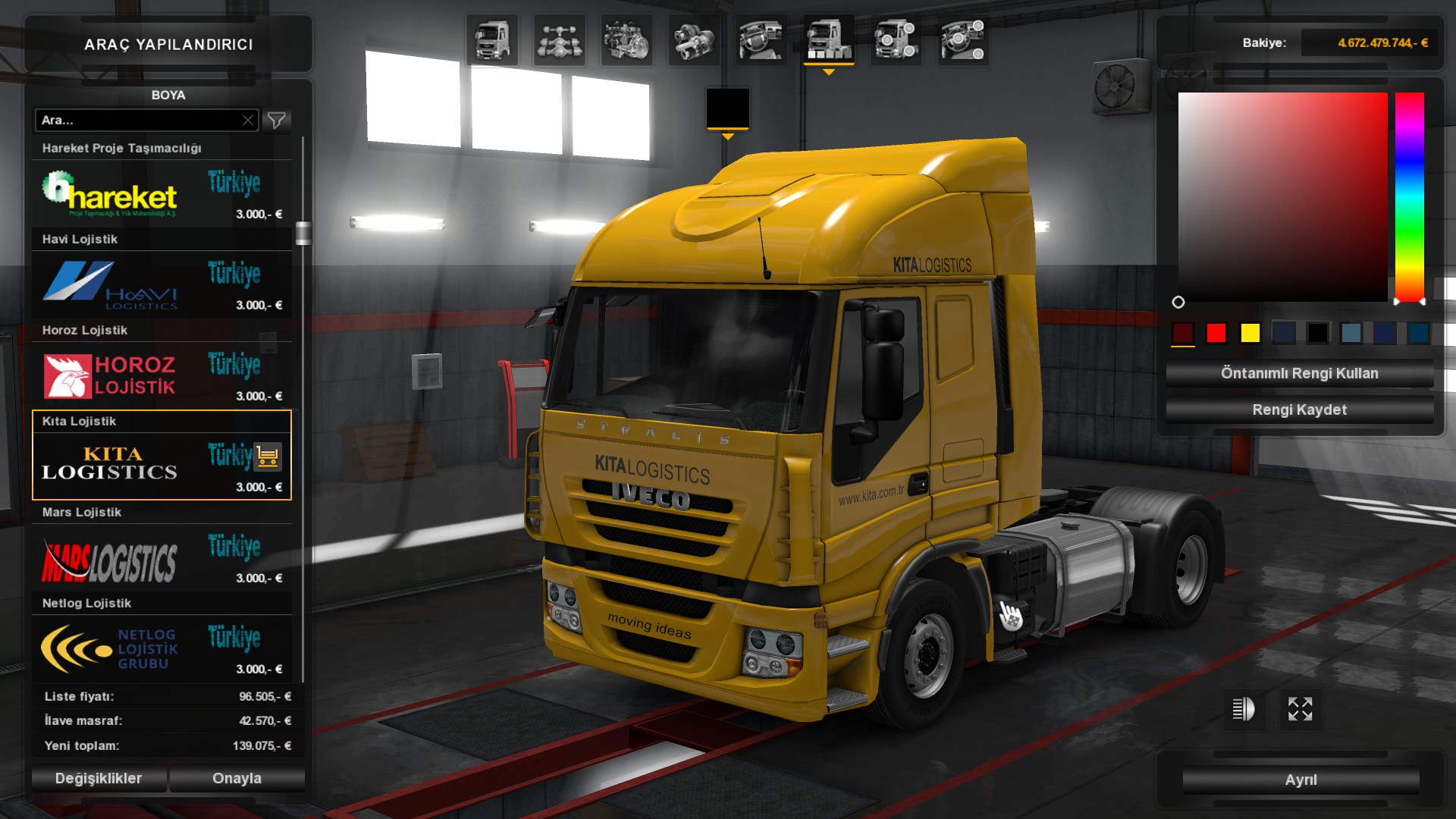Image resolution: width=1456 pixels, height=819 pixels.
Task: Clear the Ara search field with X
Action: [x=249, y=120]
